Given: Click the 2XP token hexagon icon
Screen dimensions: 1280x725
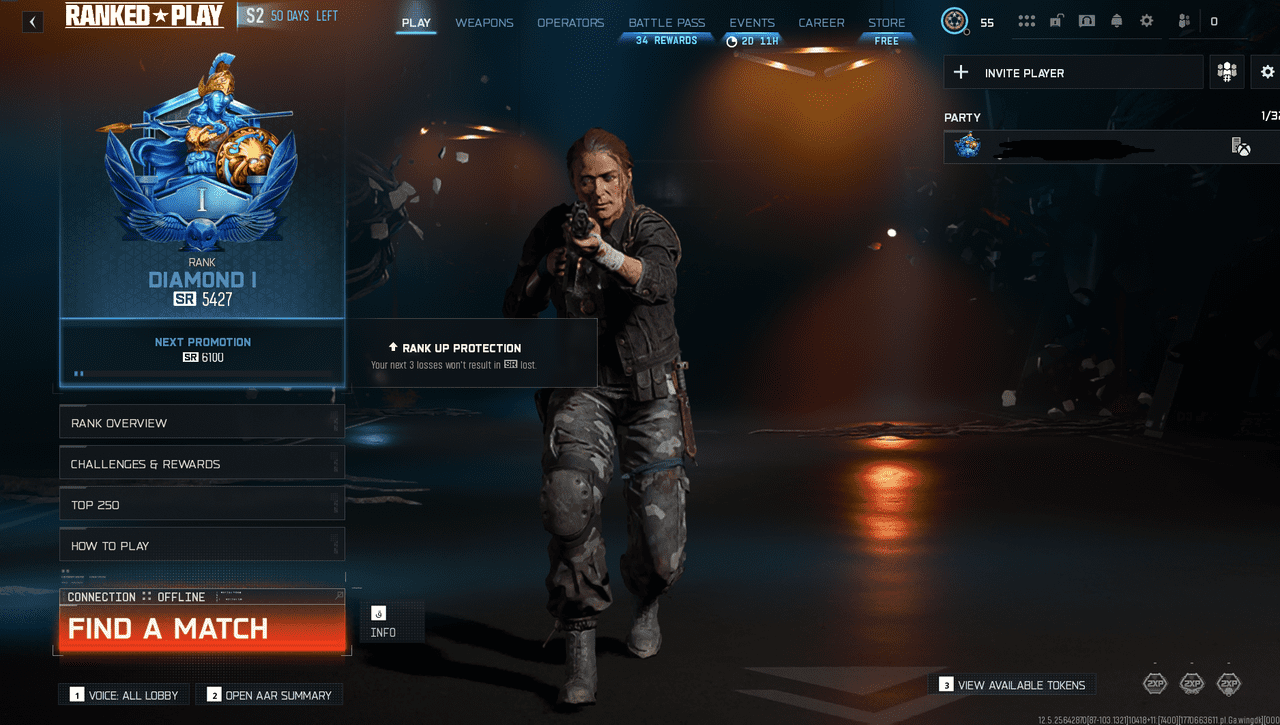Looking at the screenshot, I should coord(1157,683).
